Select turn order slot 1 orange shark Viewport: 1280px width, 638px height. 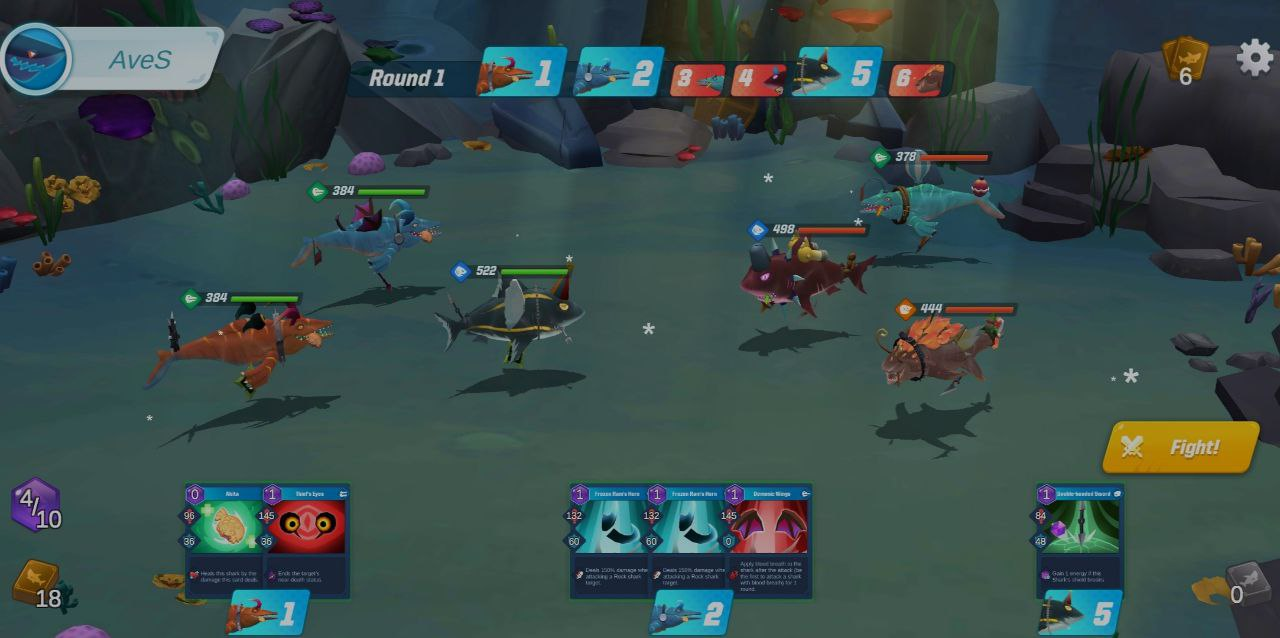tap(522, 73)
